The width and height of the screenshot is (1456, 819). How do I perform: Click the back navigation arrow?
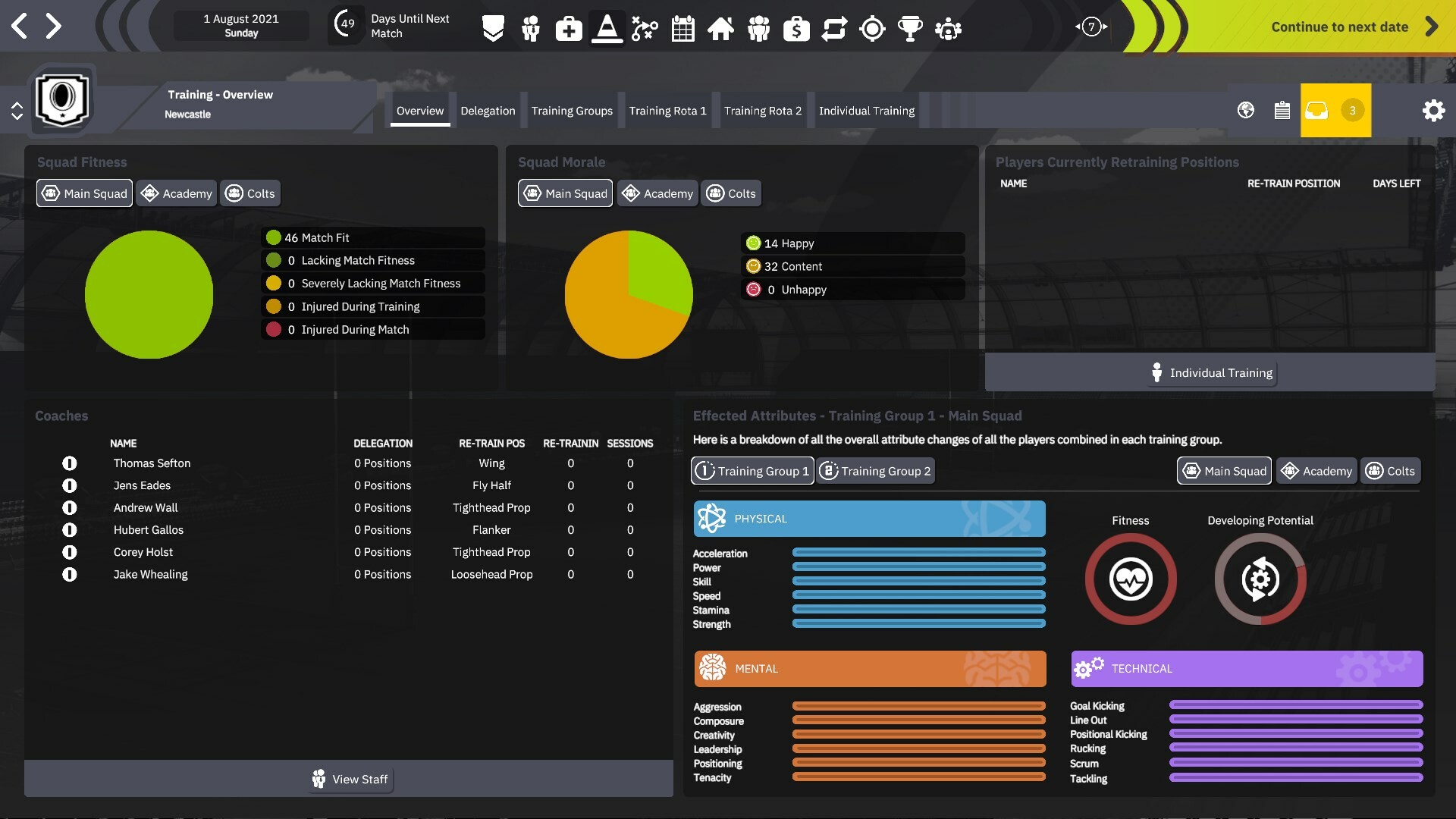click(19, 25)
